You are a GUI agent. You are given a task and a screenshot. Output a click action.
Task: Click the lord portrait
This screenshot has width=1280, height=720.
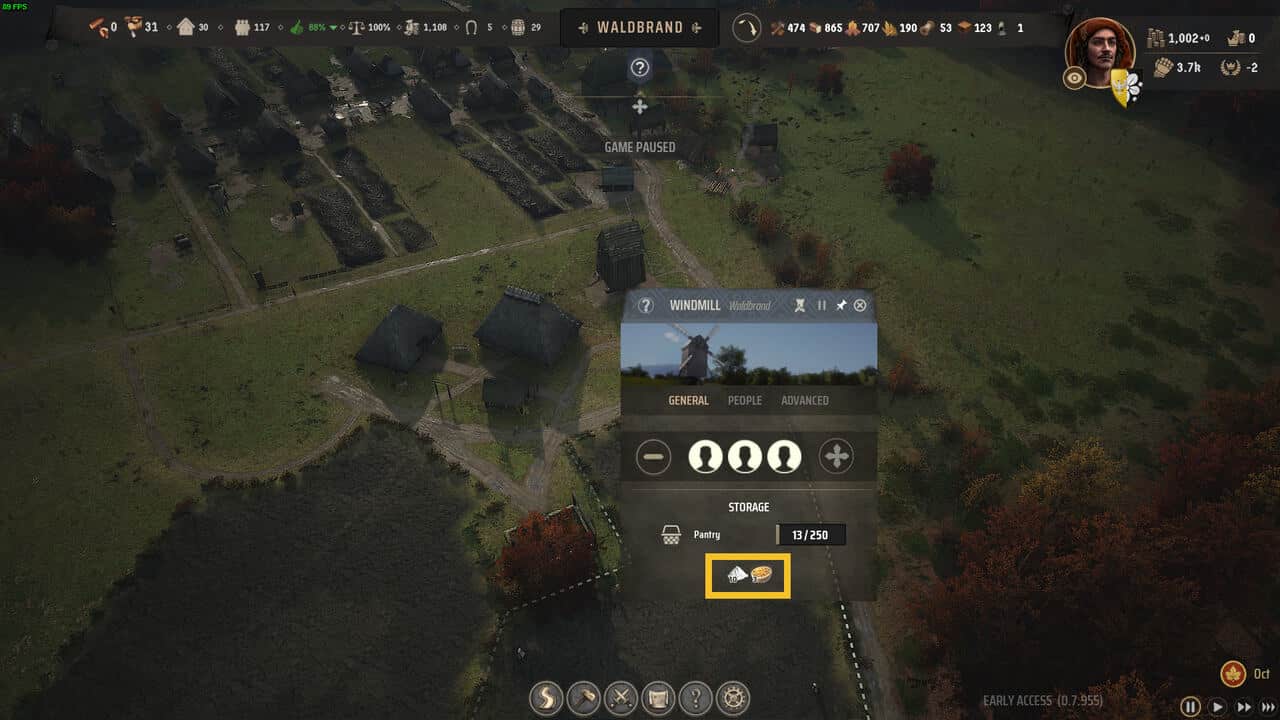(x=1099, y=52)
